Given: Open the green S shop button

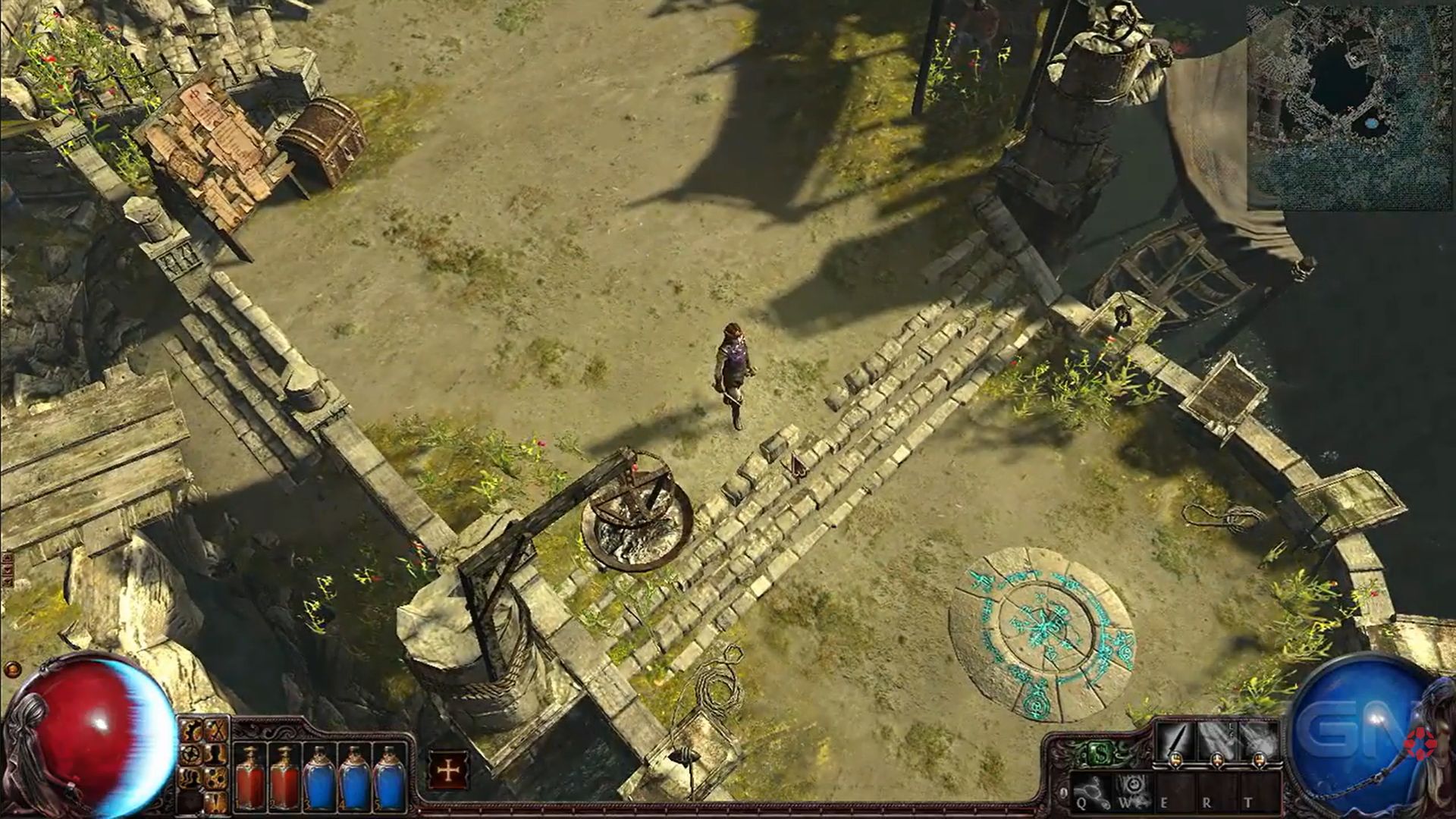Looking at the screenshot, I should [x=1099, y=753].
